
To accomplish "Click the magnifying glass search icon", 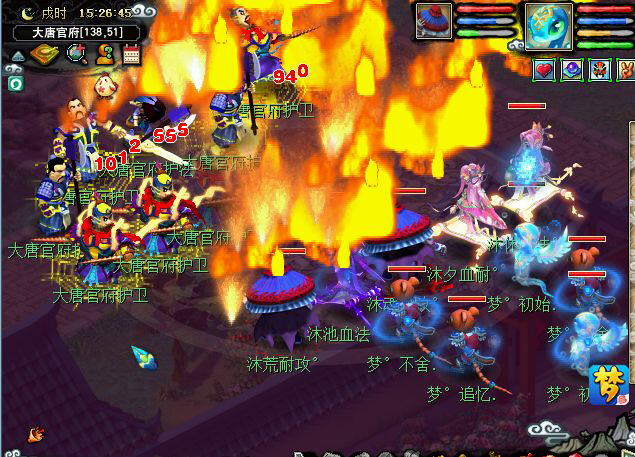I will pos(75,54).
